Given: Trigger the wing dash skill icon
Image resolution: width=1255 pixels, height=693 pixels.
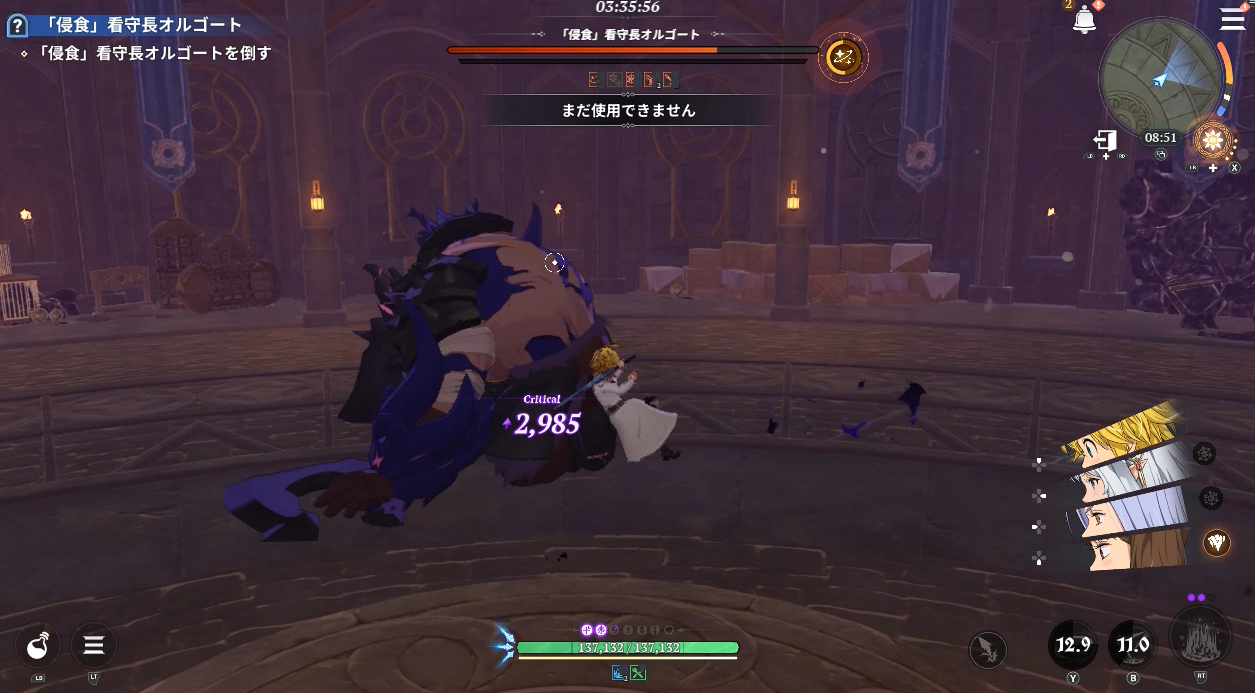Looking at the screenshot, I should pyautogui.click(x=988, y=650).
